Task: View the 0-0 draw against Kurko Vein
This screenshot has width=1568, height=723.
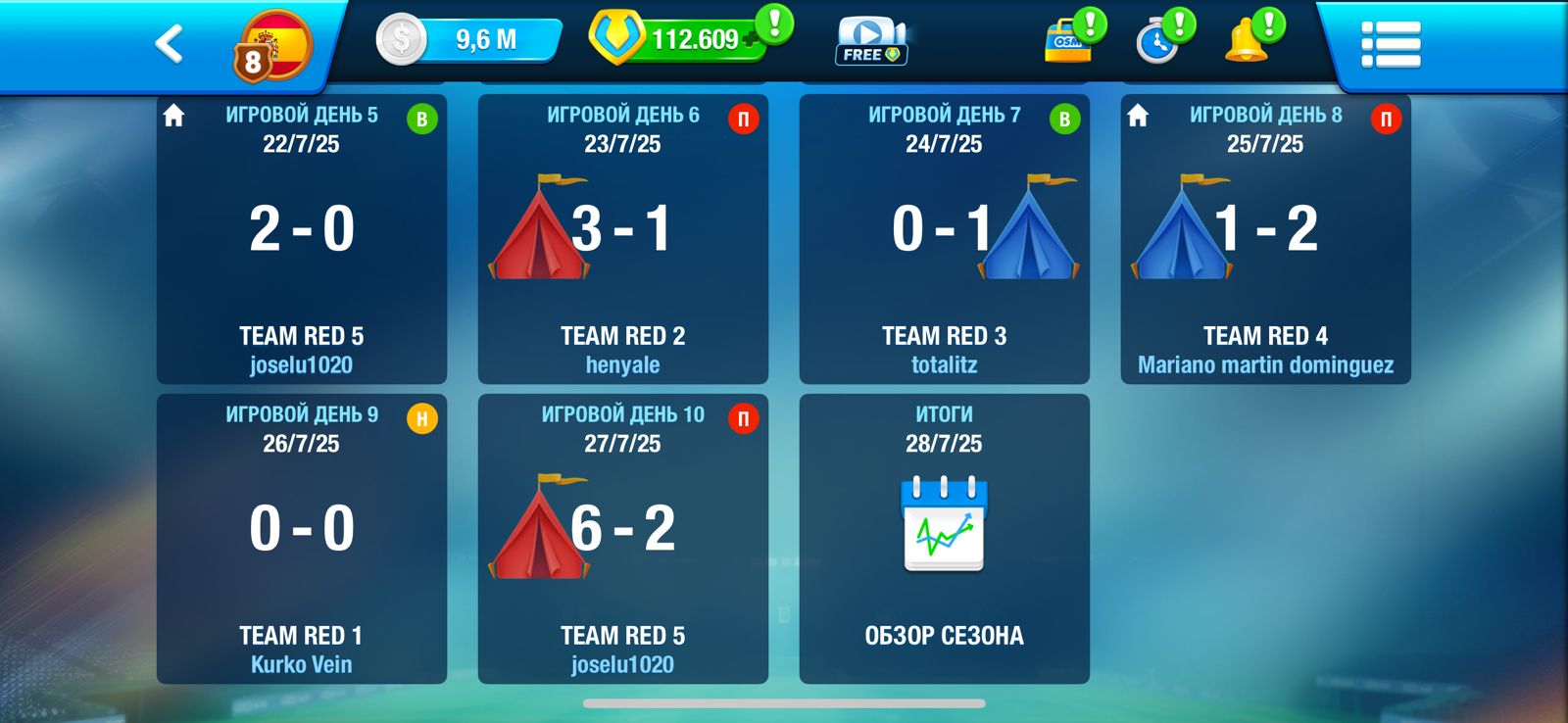Action: 302,539
